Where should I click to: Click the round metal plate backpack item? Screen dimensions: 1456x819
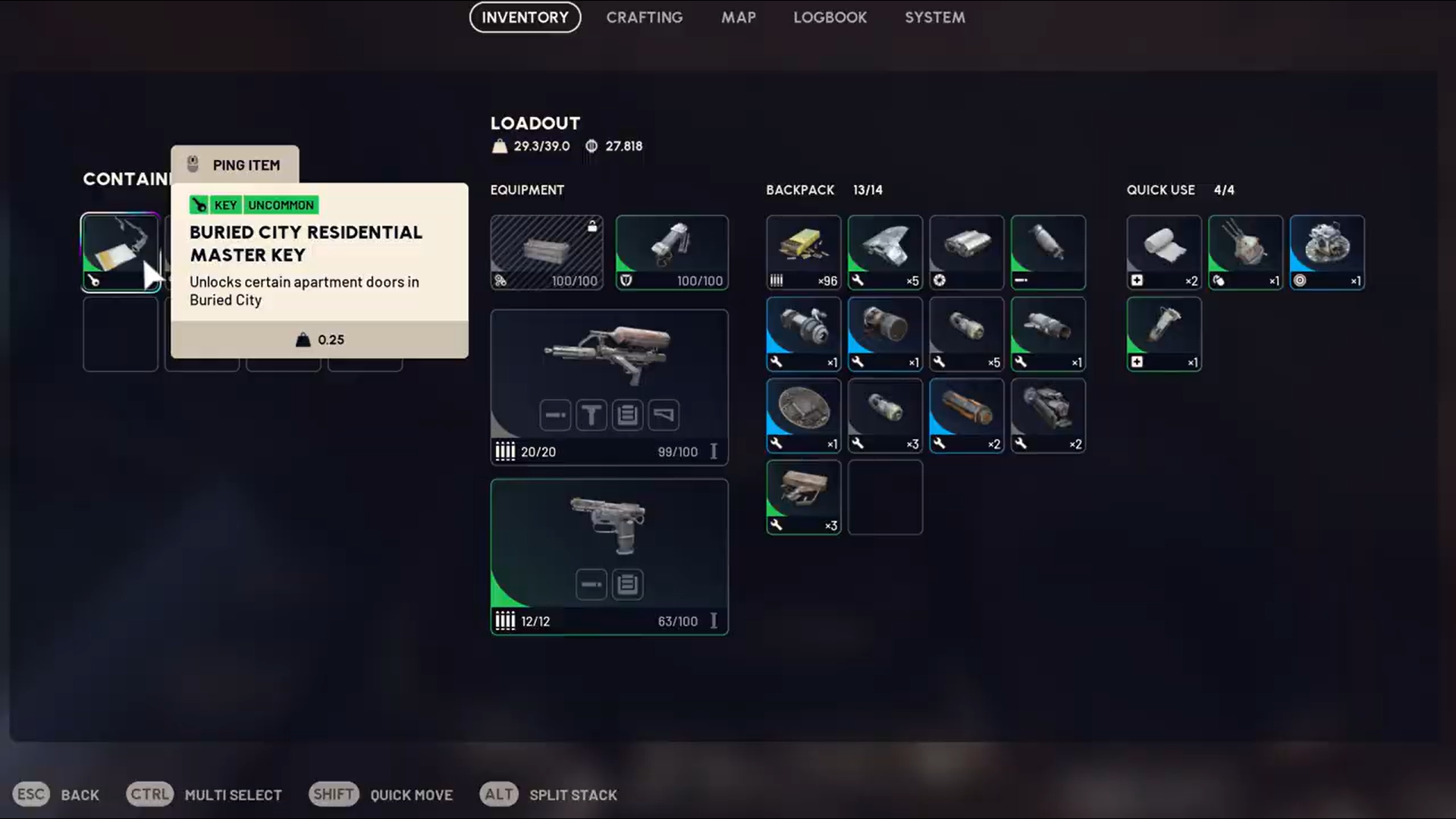(x=803, y=416)
